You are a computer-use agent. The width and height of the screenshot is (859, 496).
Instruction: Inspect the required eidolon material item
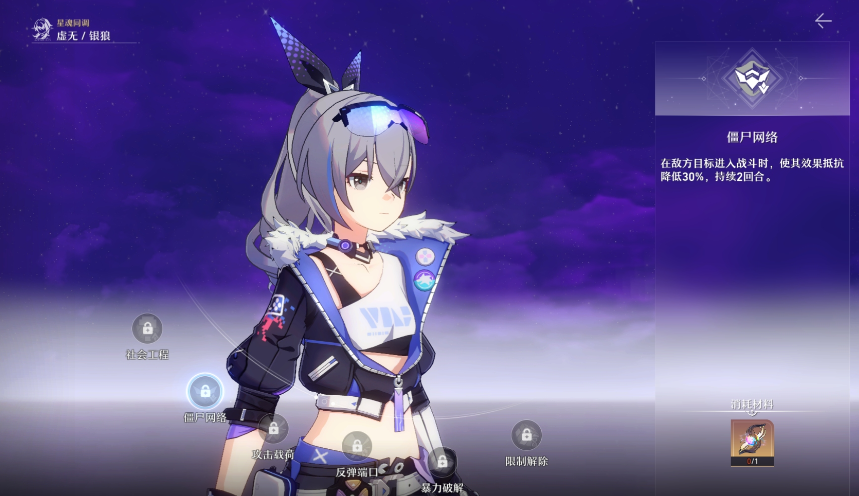pos(752,441)
